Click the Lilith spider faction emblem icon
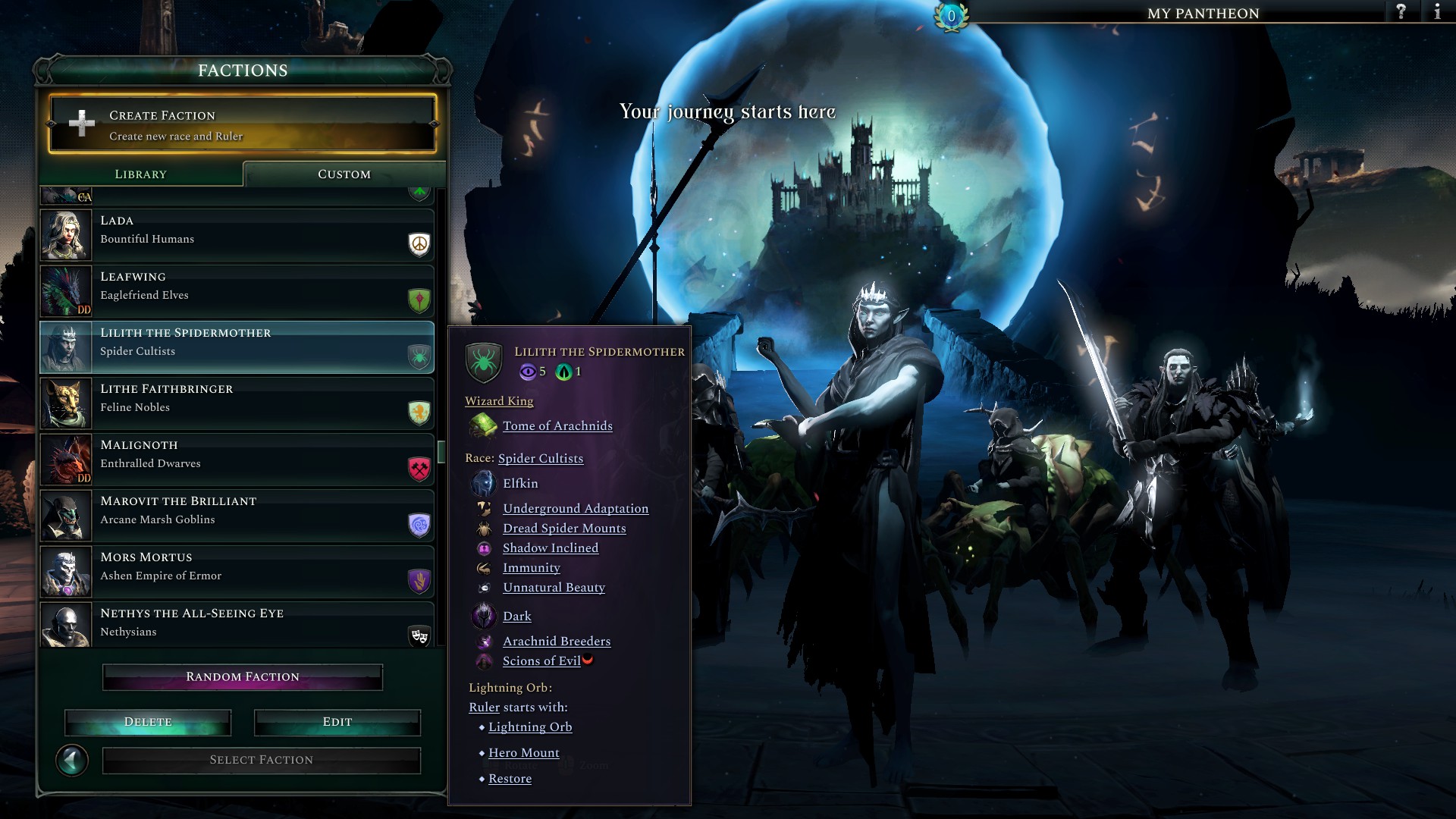Screen dimensions: 1456x819 [x=485, y=362]
